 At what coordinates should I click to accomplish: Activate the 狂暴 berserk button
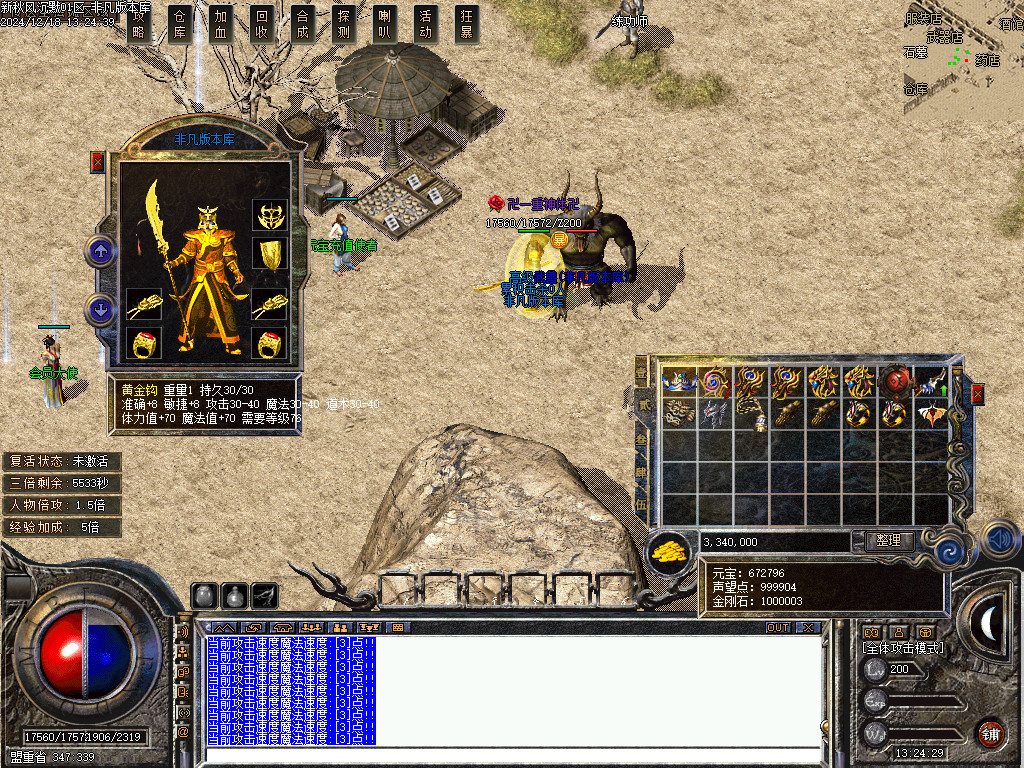pos(467,23)
